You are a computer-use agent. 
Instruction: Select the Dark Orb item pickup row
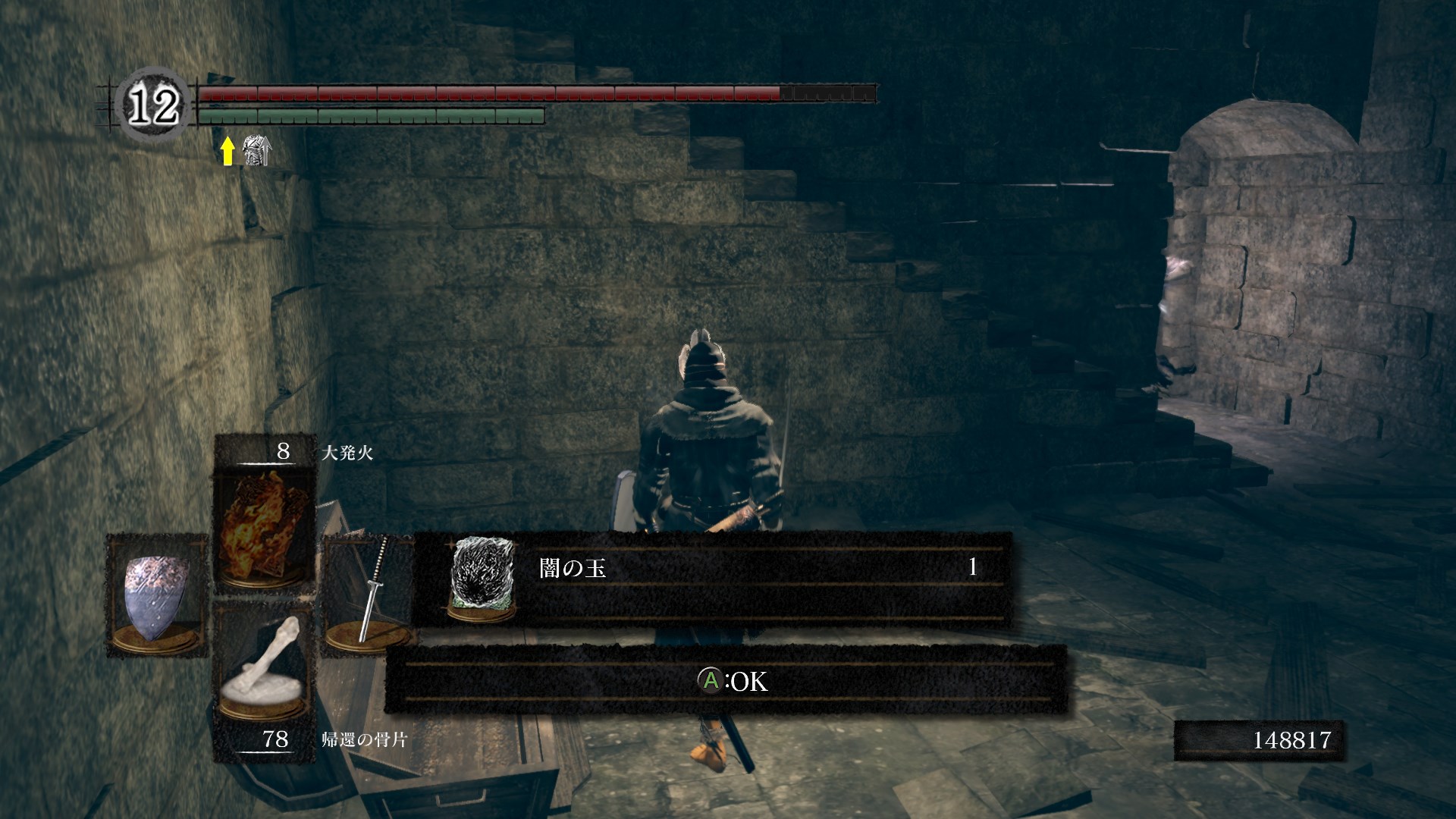click(x=713, y=579)
